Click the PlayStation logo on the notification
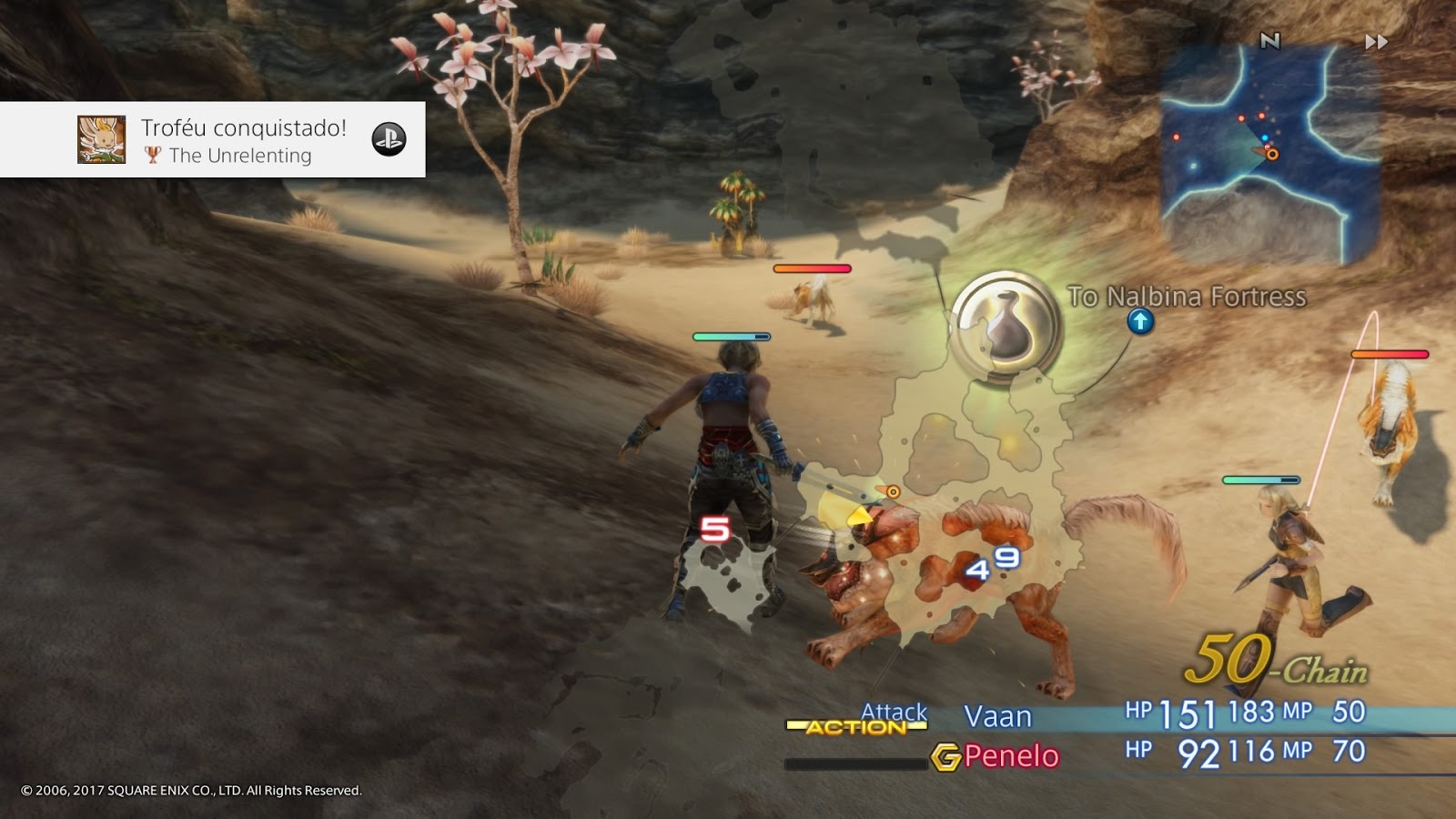This screenshot has height=819, width=1456. [389, 139]
